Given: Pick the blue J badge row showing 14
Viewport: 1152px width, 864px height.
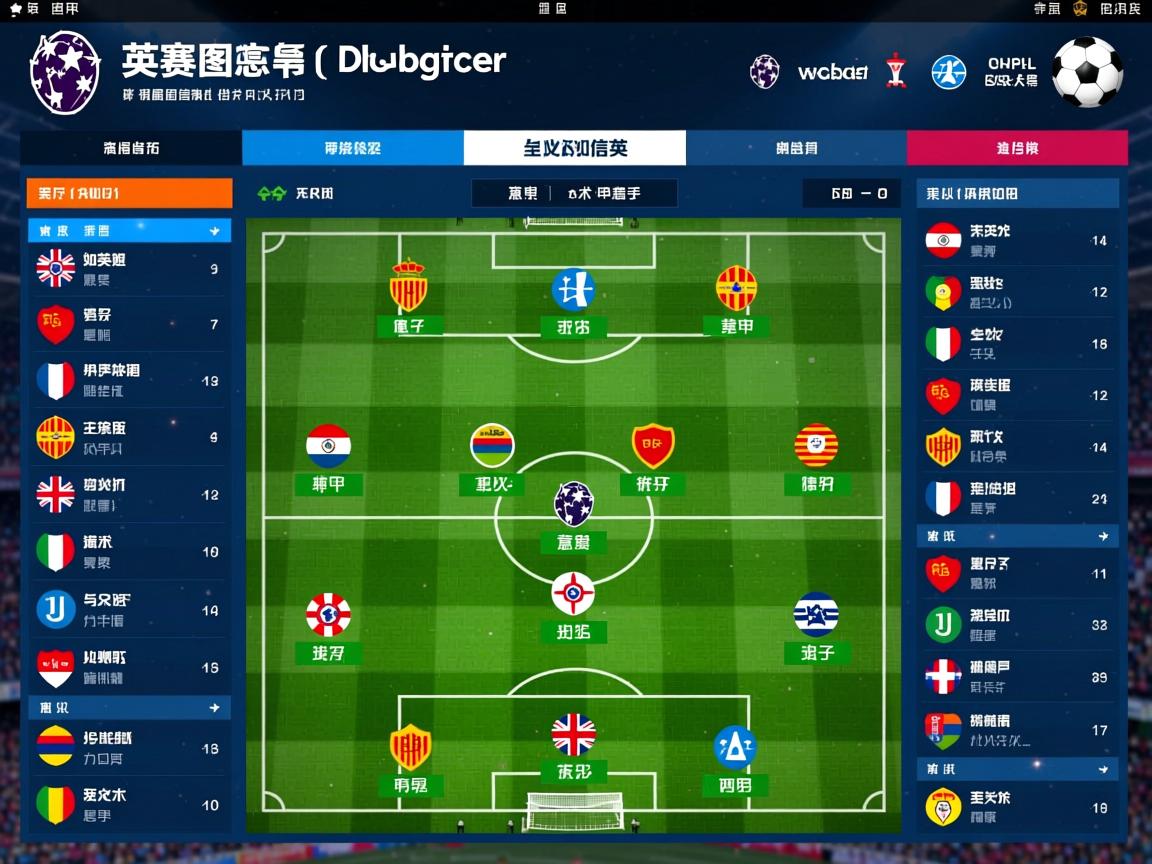Looking at the screenshot, I should tap(129, 609).
